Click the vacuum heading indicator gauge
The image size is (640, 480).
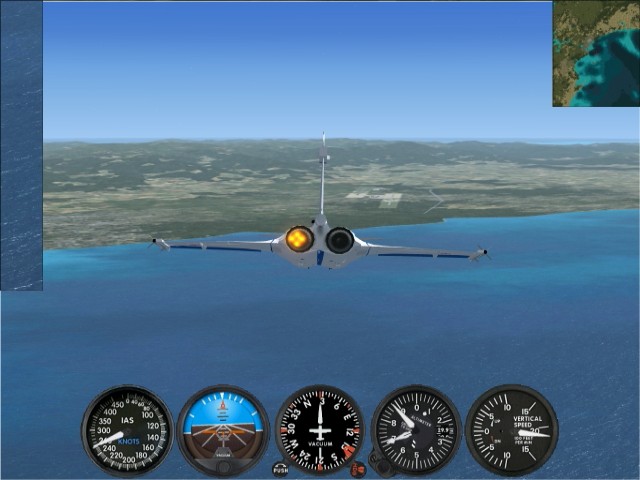point(319,430)
